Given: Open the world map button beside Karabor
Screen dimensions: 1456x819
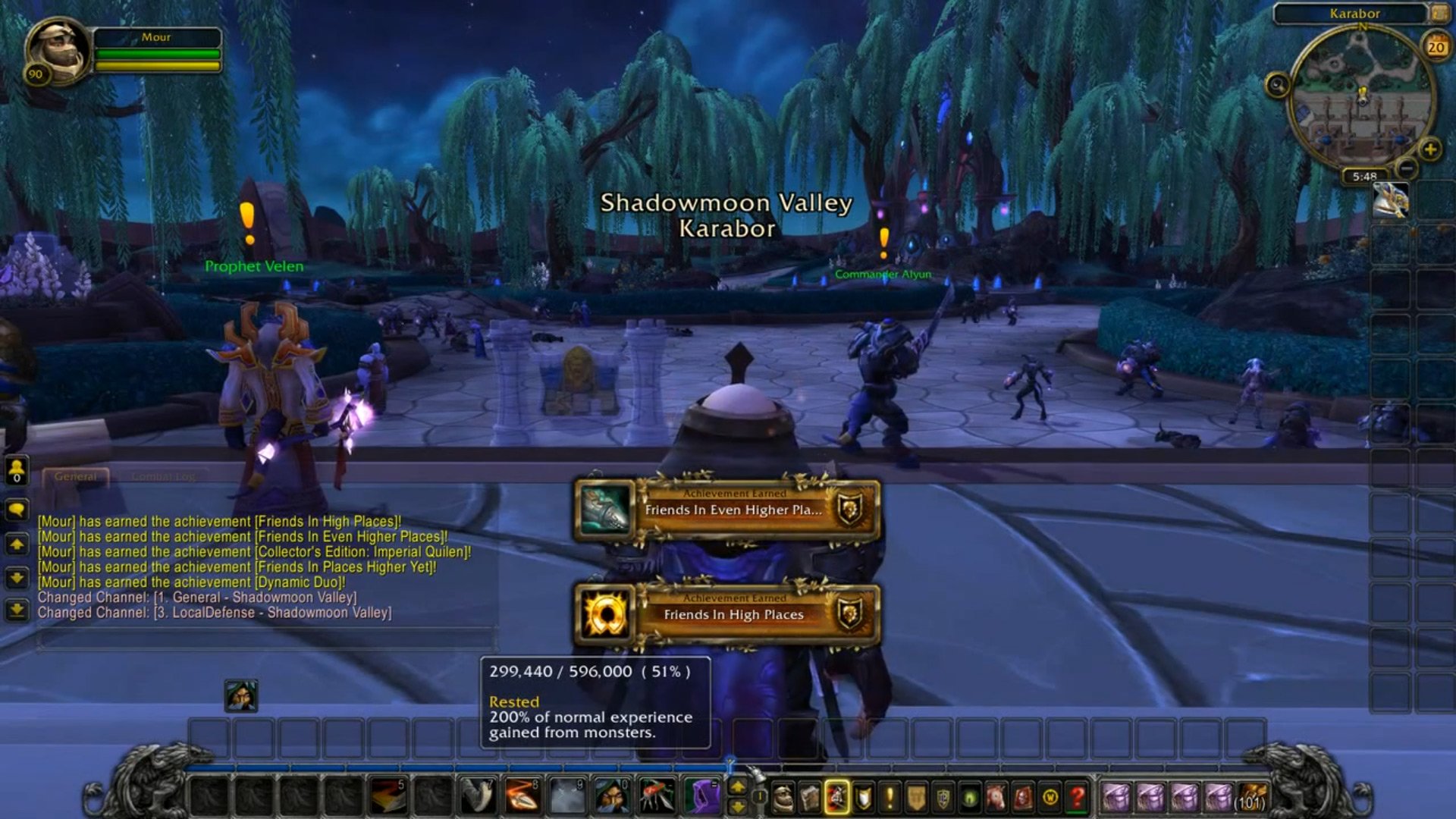Looking at the screenshot, I should coord(1439,13).
